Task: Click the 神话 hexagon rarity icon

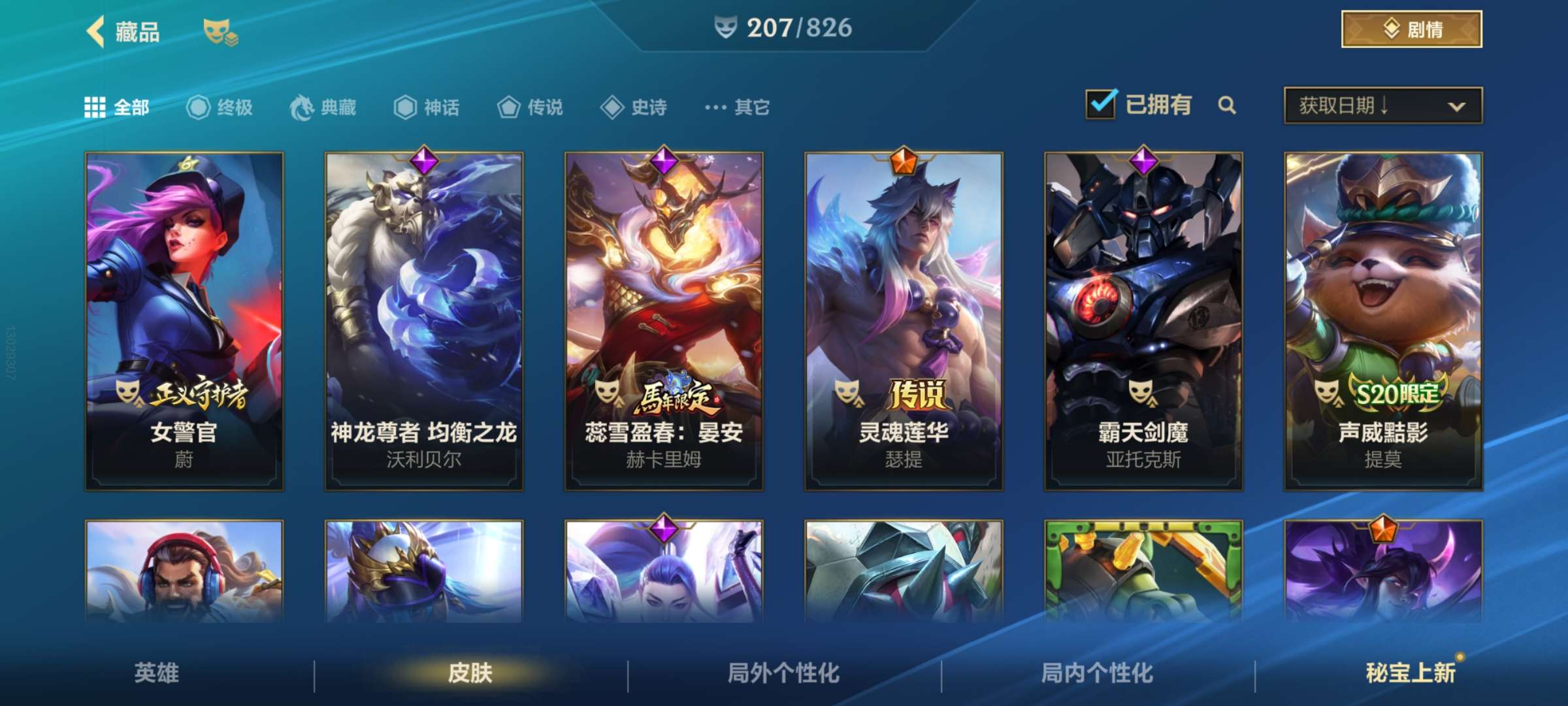Action: 406,108
